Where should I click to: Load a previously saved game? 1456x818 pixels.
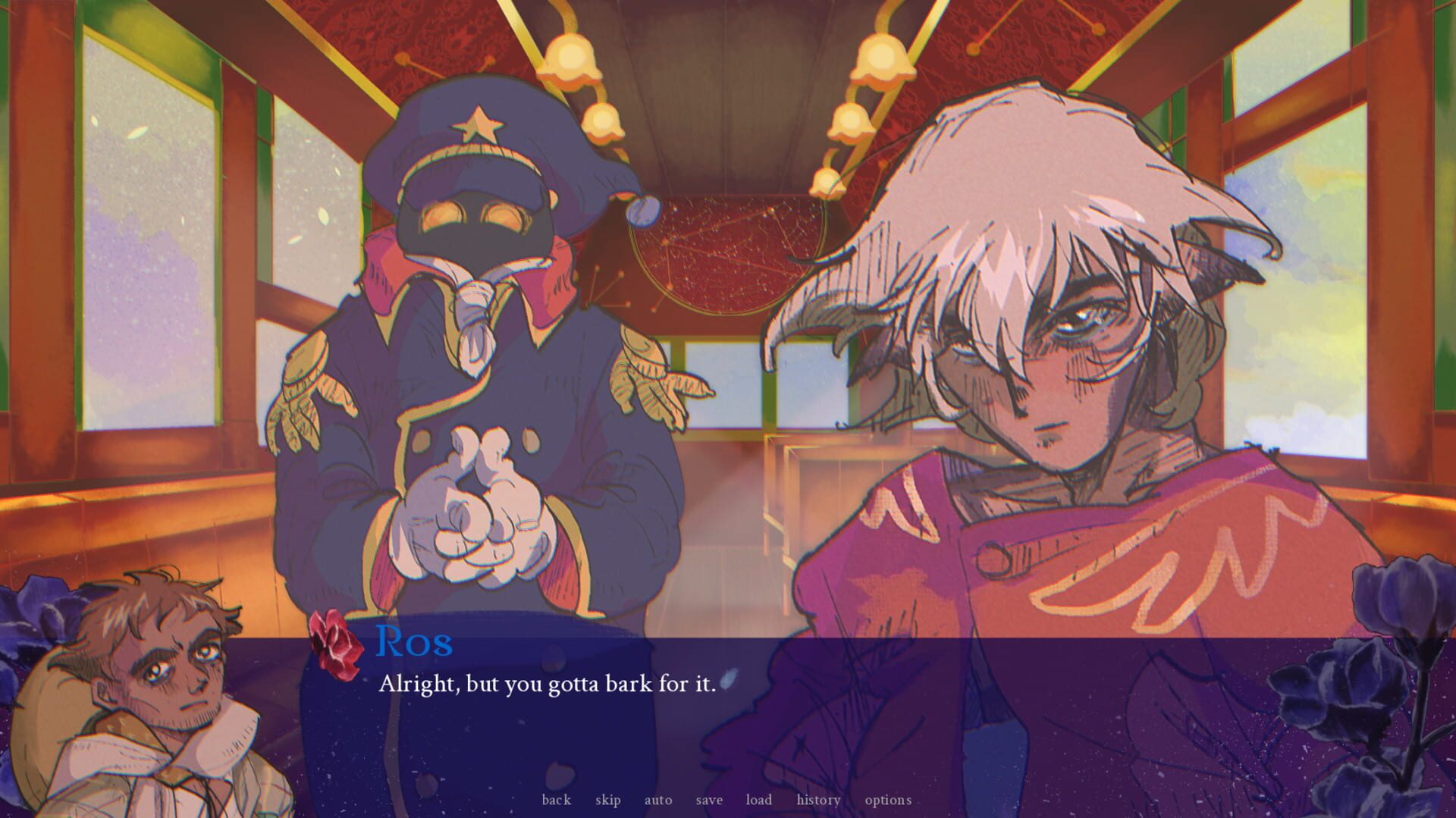[758, 799]
